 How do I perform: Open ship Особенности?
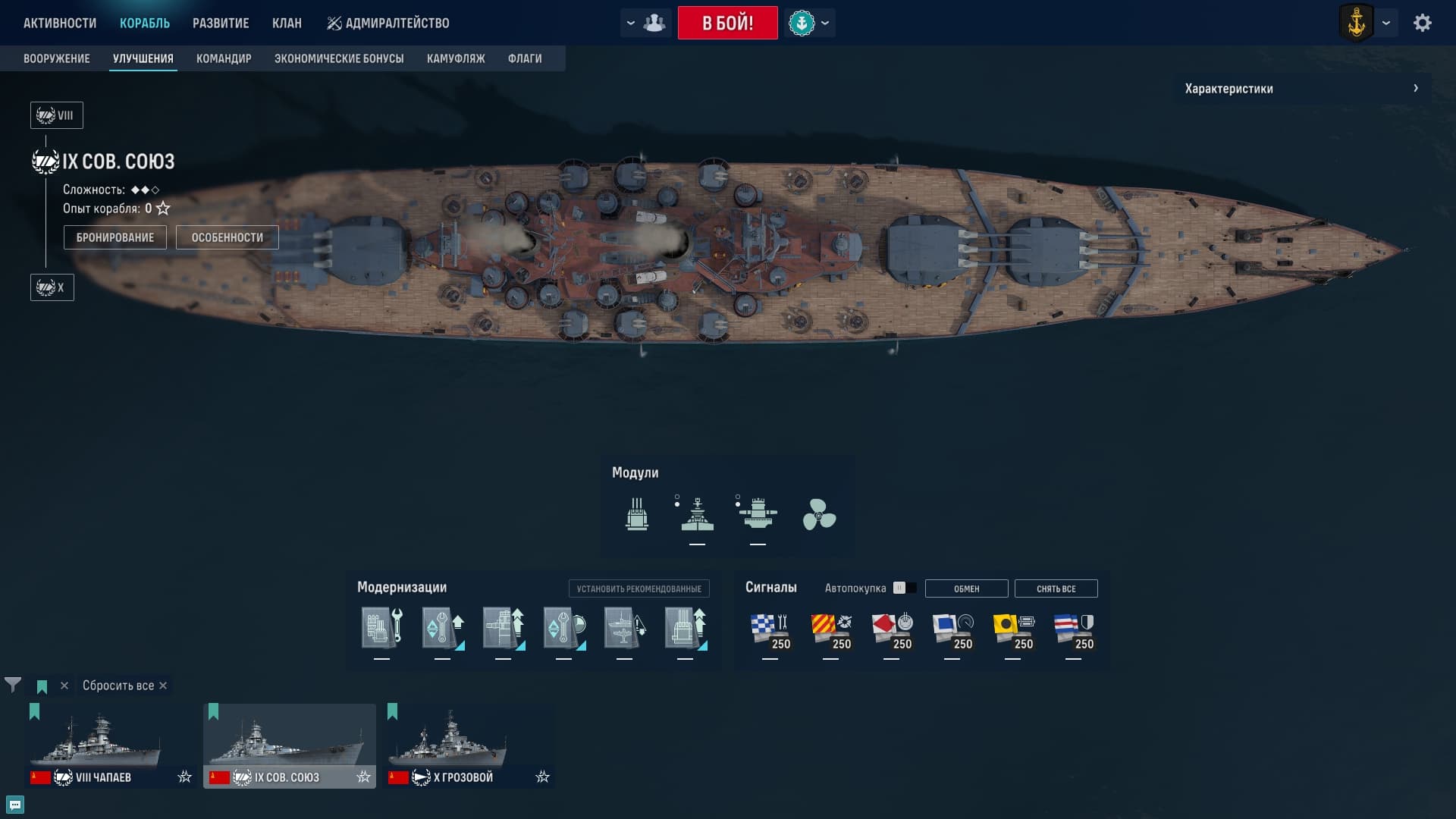click(227, 237)
